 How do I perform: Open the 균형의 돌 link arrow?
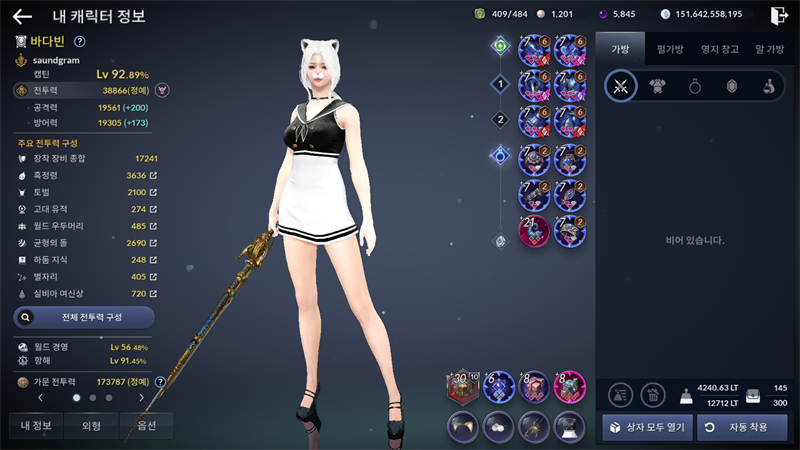tap(153, 243)
